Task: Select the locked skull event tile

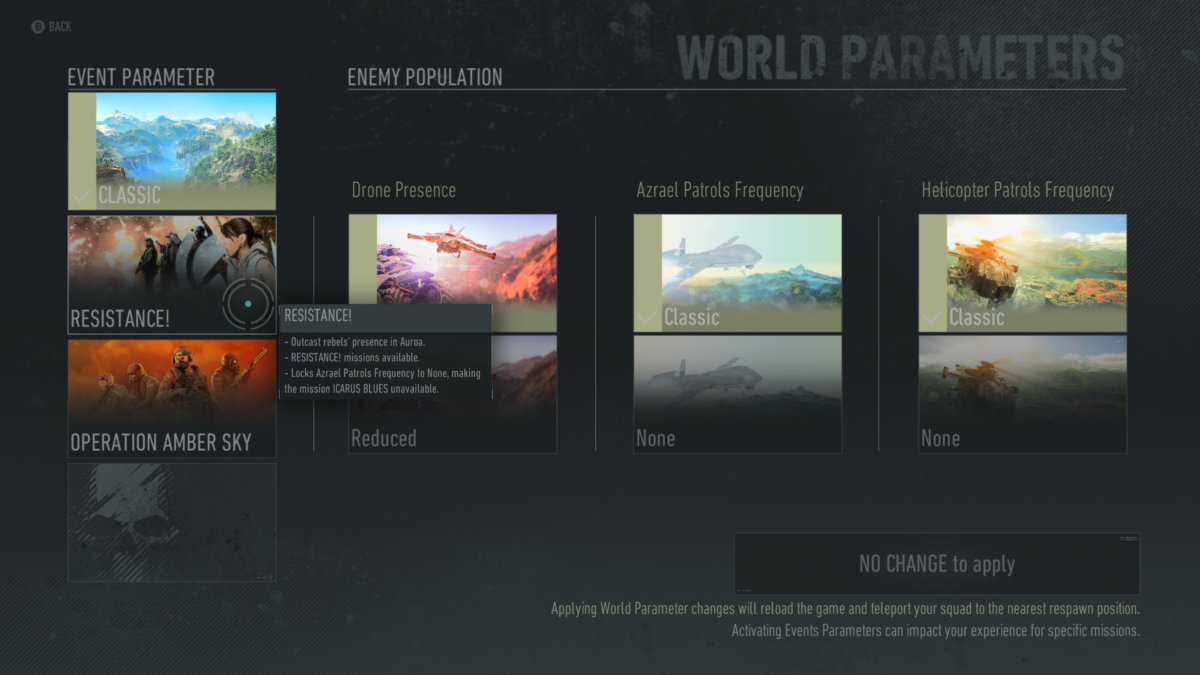Action: (172, 522)
